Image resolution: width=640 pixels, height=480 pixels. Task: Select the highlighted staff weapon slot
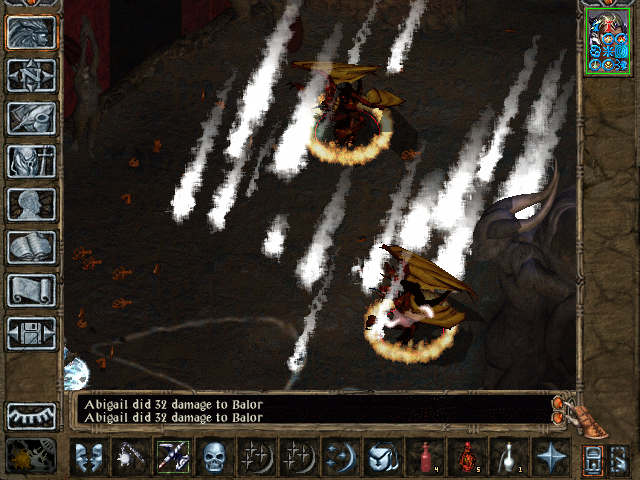pos(172,456)
